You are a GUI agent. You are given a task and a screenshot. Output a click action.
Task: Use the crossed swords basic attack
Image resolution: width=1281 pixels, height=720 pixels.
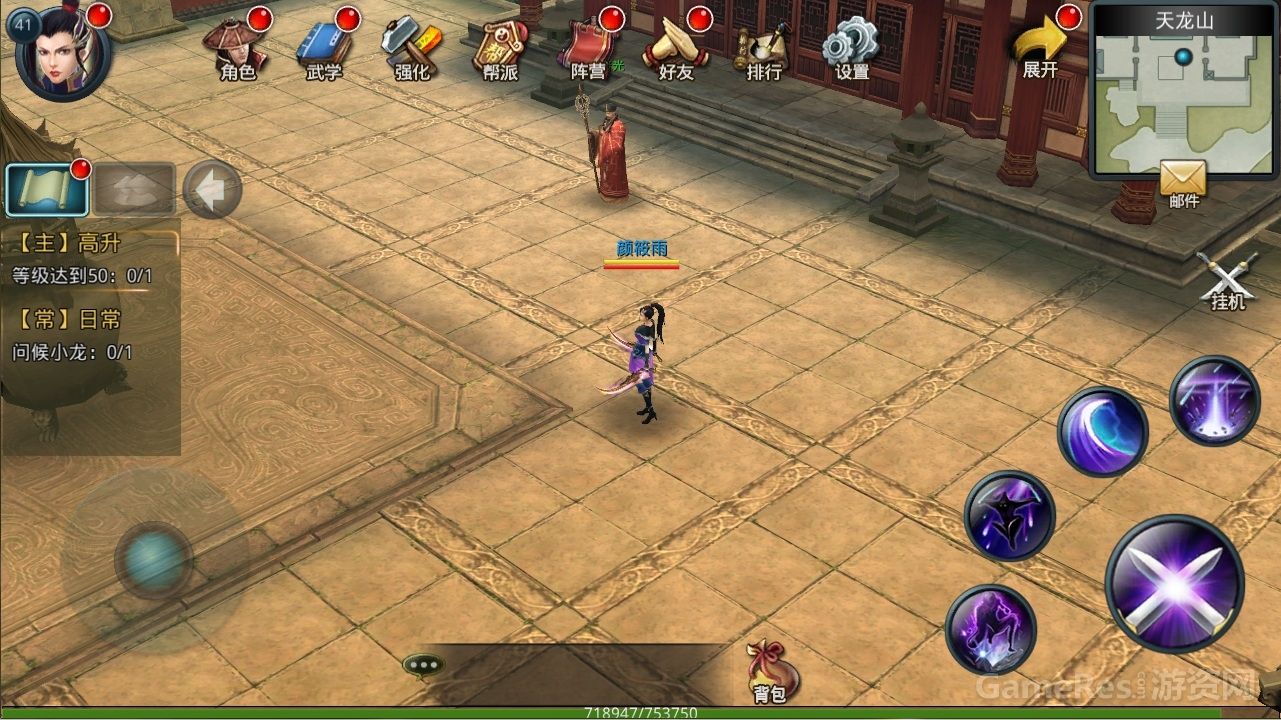click(1174, 584)
